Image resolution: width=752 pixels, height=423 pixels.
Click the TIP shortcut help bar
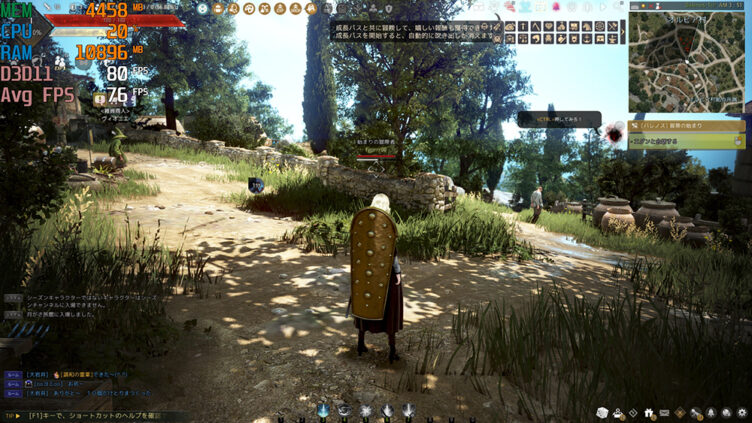[x=90, y=415]
